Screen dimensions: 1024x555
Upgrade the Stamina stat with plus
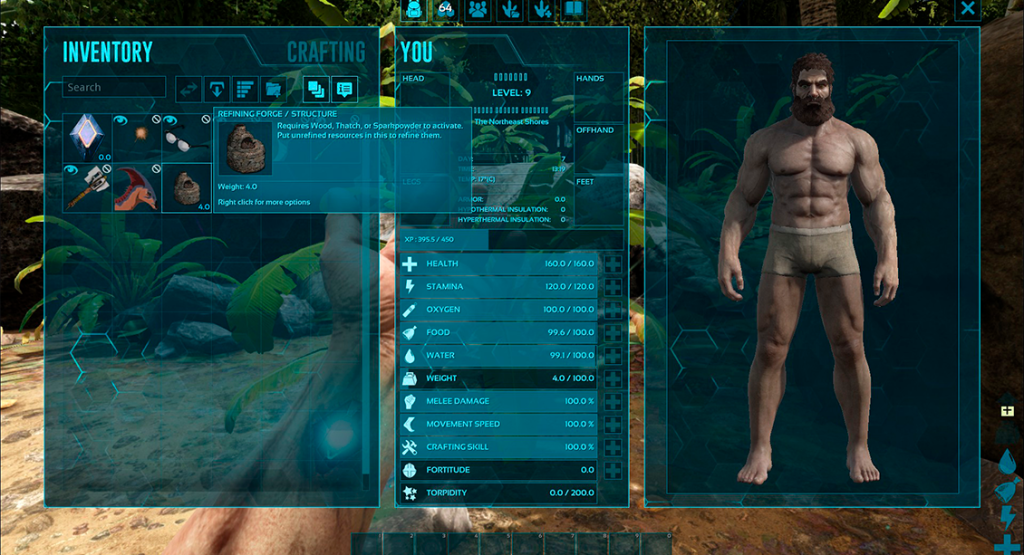[613, 287]
